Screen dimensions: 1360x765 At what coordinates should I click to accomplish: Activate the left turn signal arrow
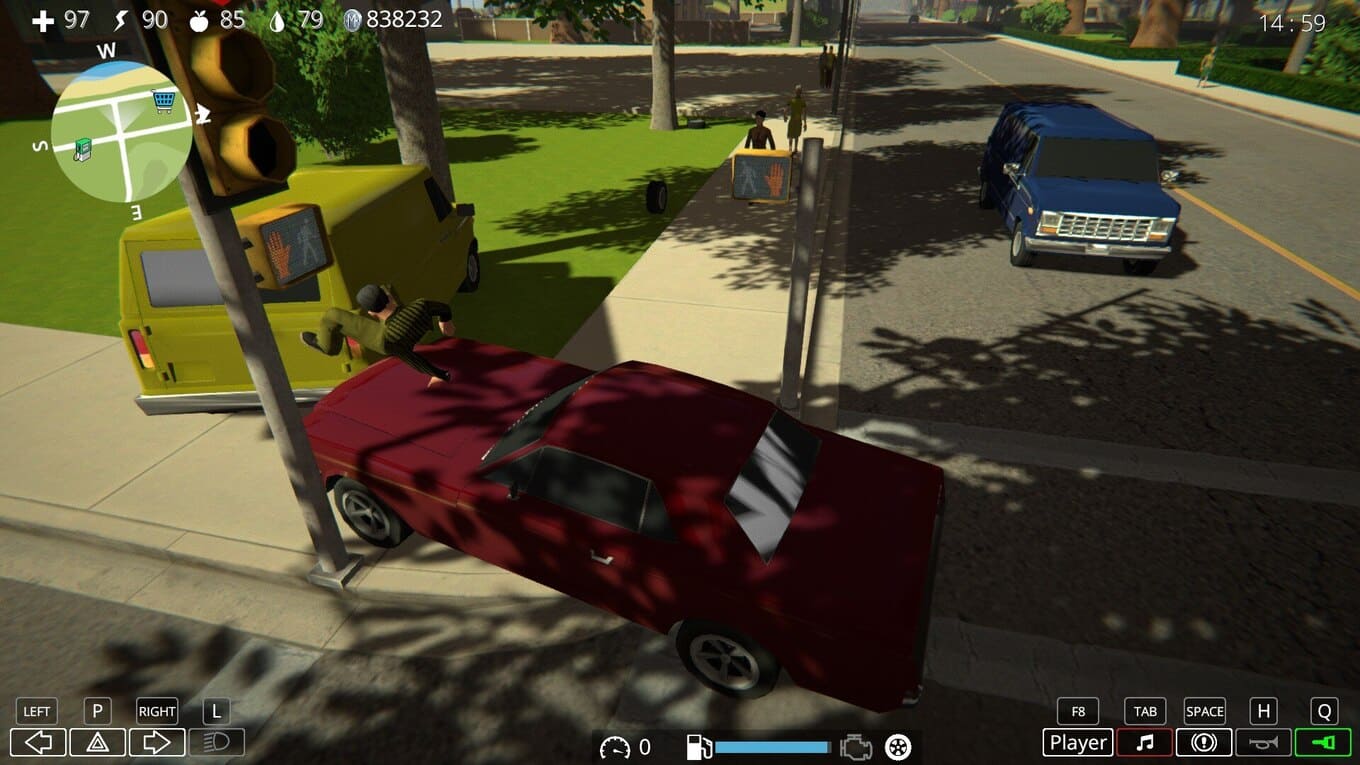tap(38, 743)
